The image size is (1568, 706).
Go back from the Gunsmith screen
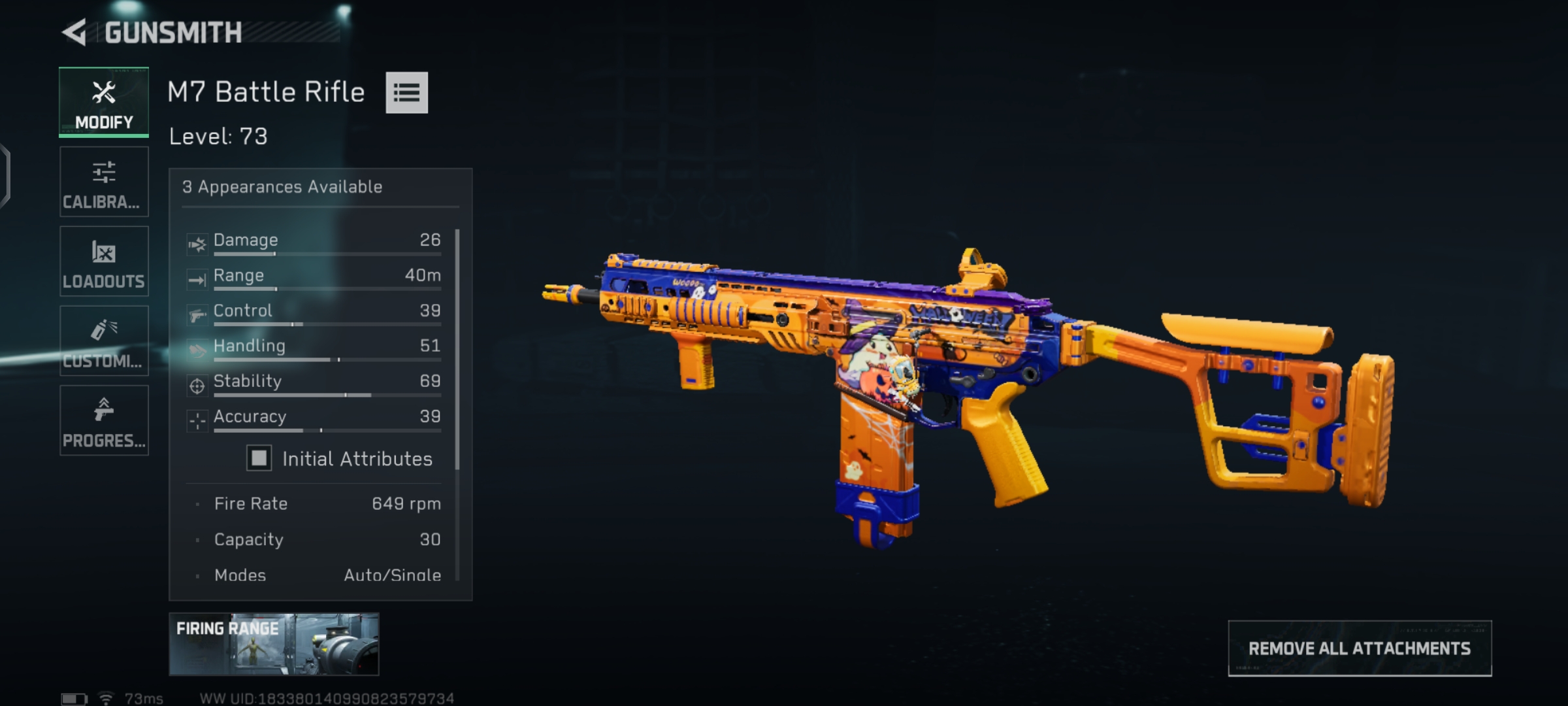(75, 33)
